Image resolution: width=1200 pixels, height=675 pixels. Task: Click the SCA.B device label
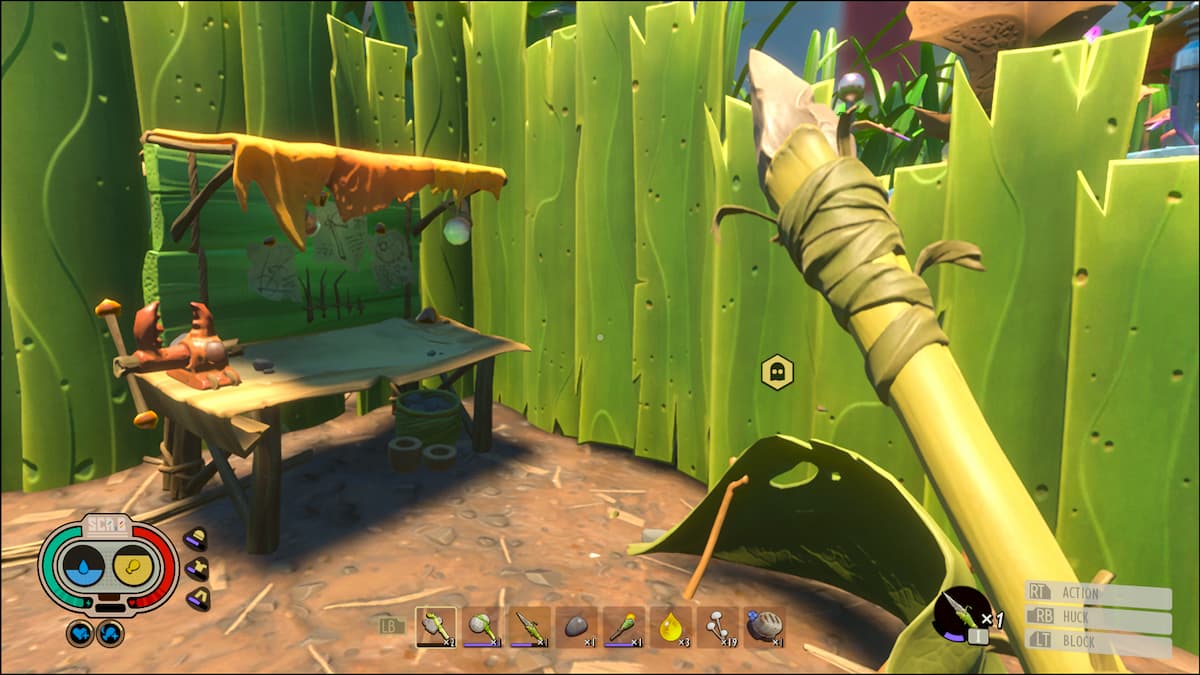[x=109, y=527]
